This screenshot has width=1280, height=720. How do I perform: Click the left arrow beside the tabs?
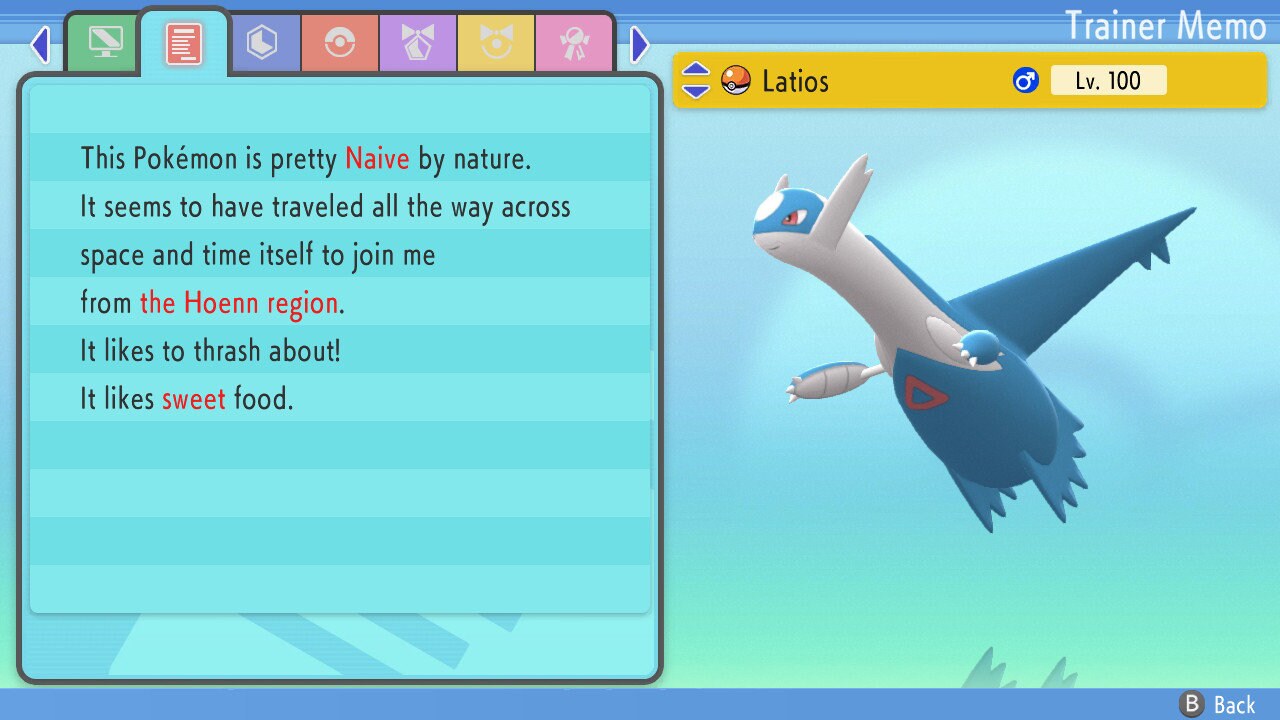40,44
